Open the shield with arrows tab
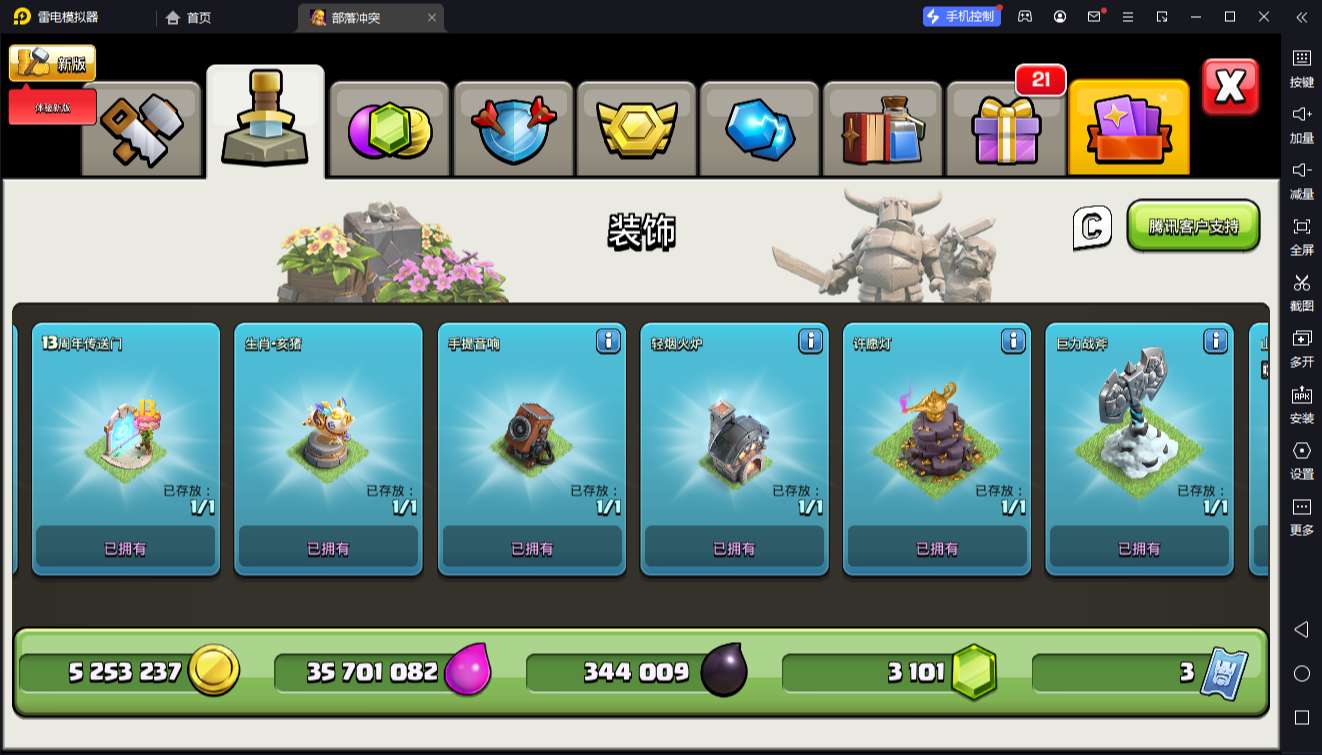Image resolution: width=1322 pixels, height=755 pixels. coord(513,130)
